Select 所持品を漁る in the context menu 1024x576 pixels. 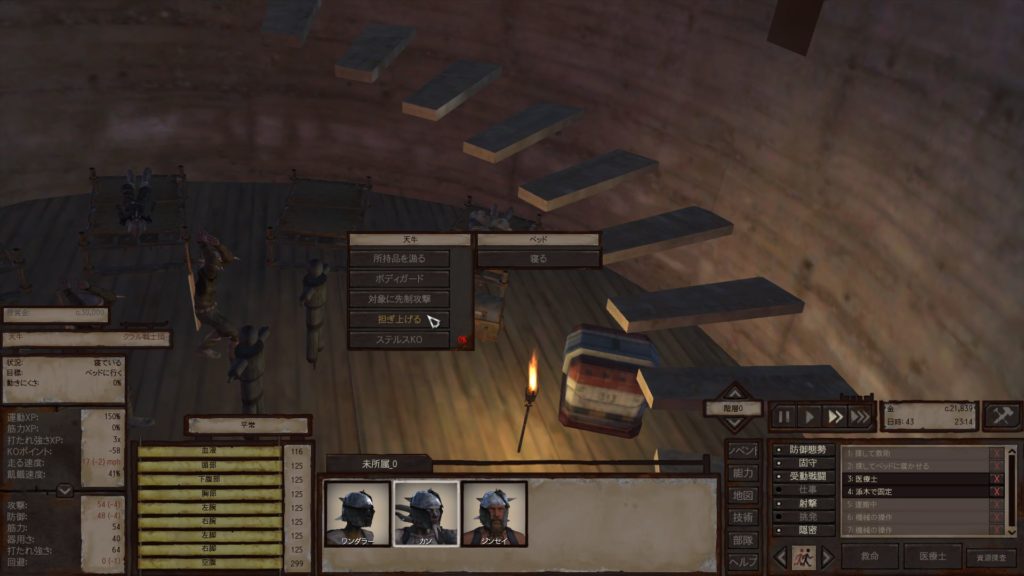400,259
